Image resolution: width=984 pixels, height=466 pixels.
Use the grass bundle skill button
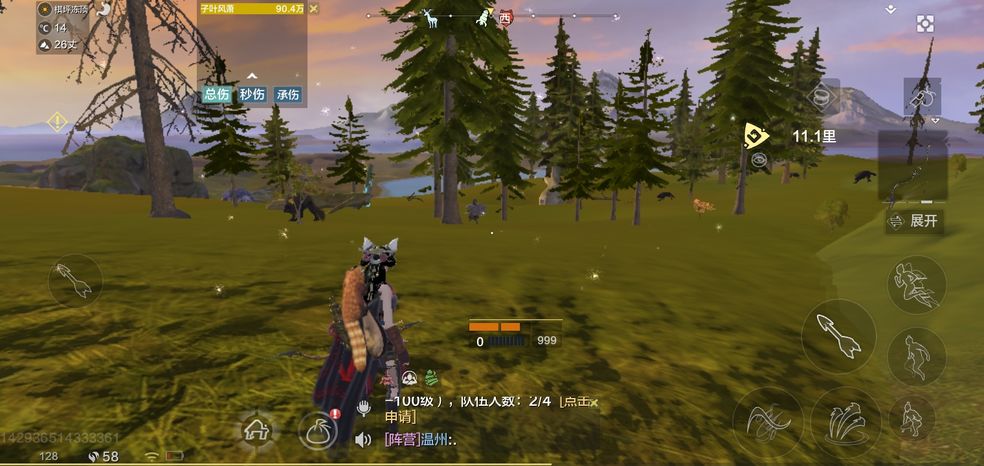845,422
